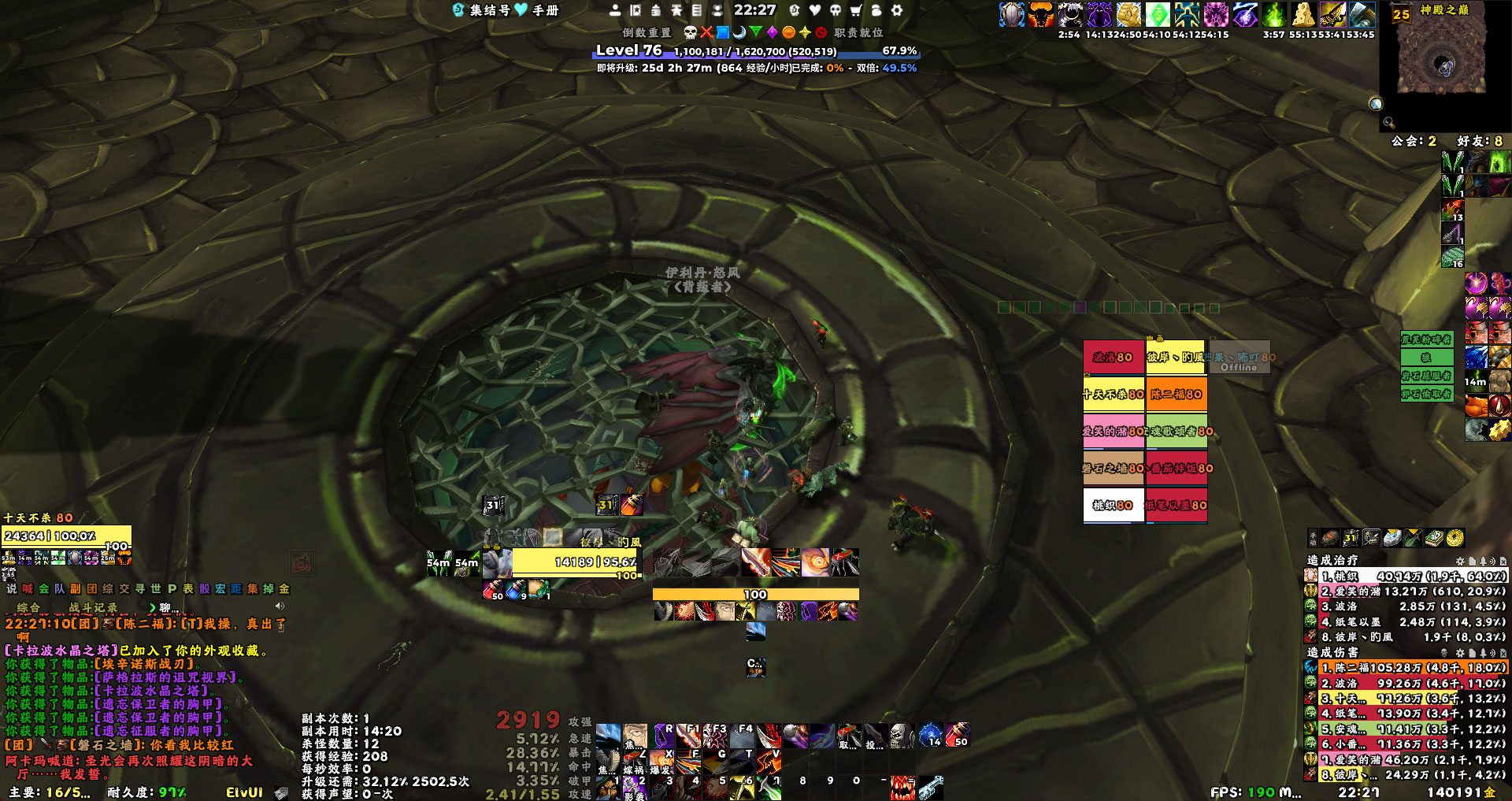This screenshot has height=801, width=1512.
Task: Target raid member 陈二福 in raid frames
Action: [1177, 394]
